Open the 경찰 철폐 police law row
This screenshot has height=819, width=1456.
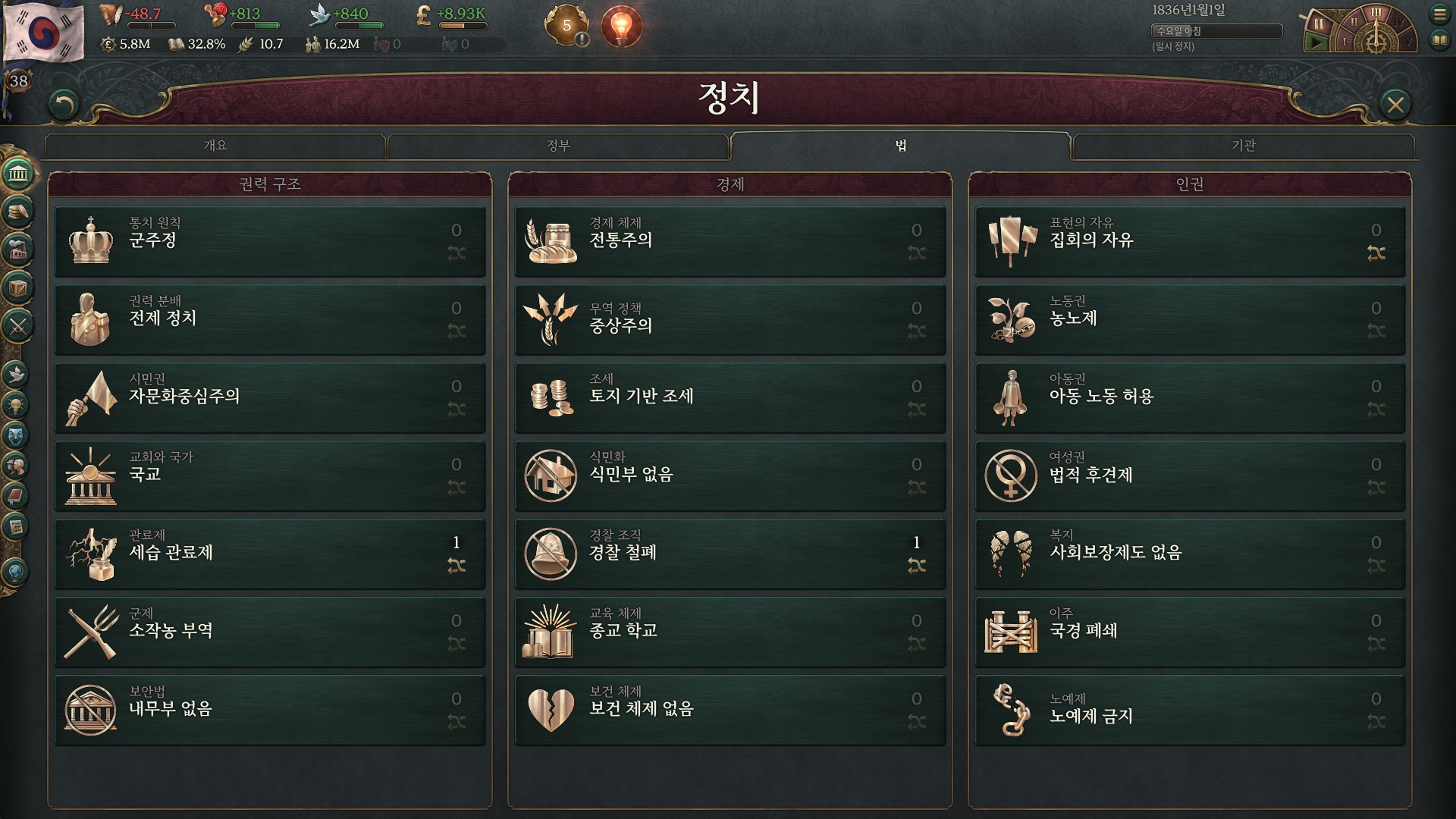[730, 554]
